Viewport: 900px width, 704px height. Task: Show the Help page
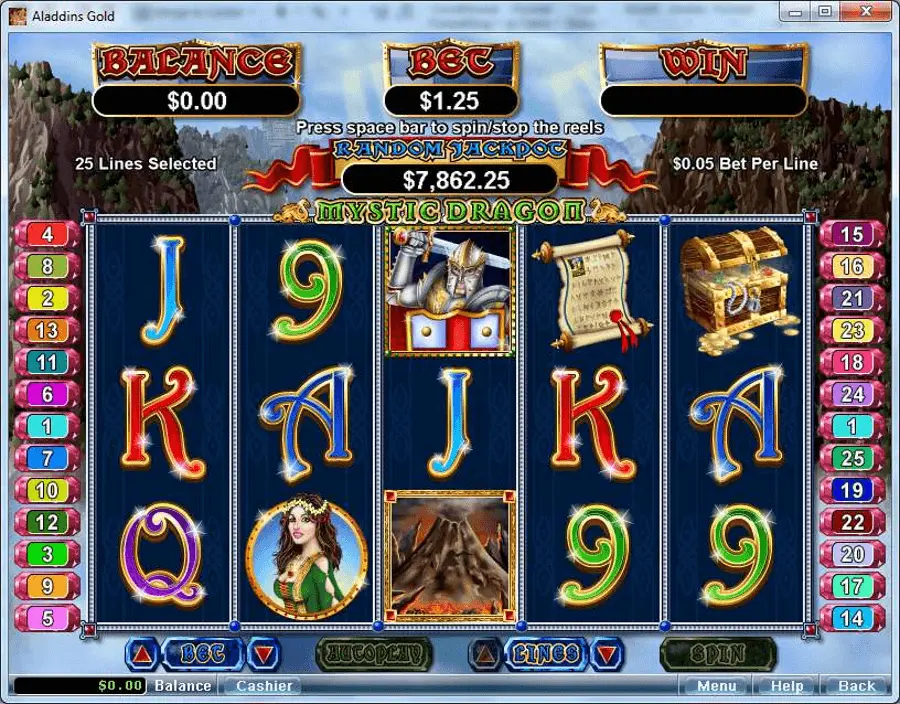(x=787, y=686)
